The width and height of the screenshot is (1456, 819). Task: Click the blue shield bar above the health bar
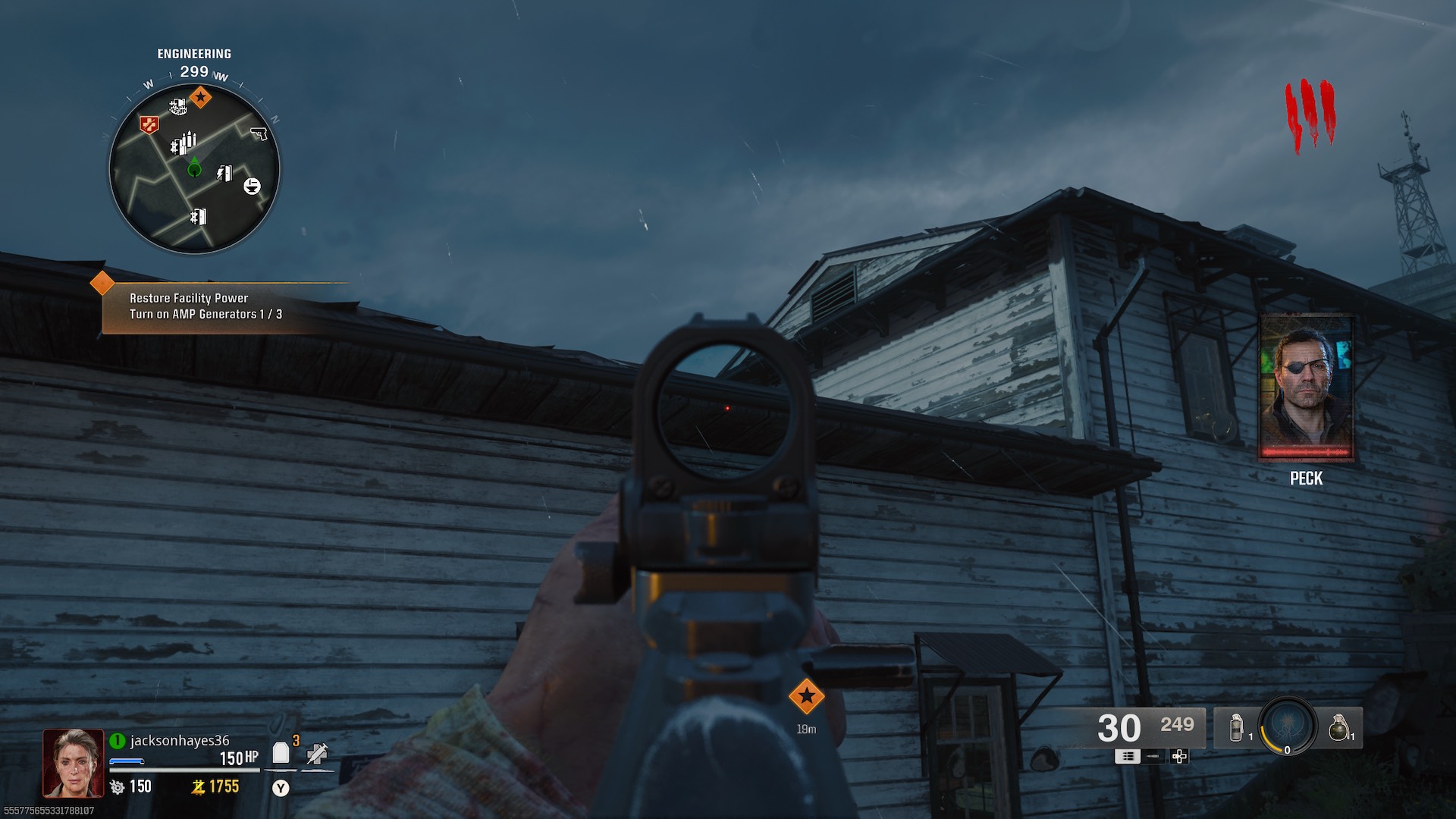(x=126, y=761)
